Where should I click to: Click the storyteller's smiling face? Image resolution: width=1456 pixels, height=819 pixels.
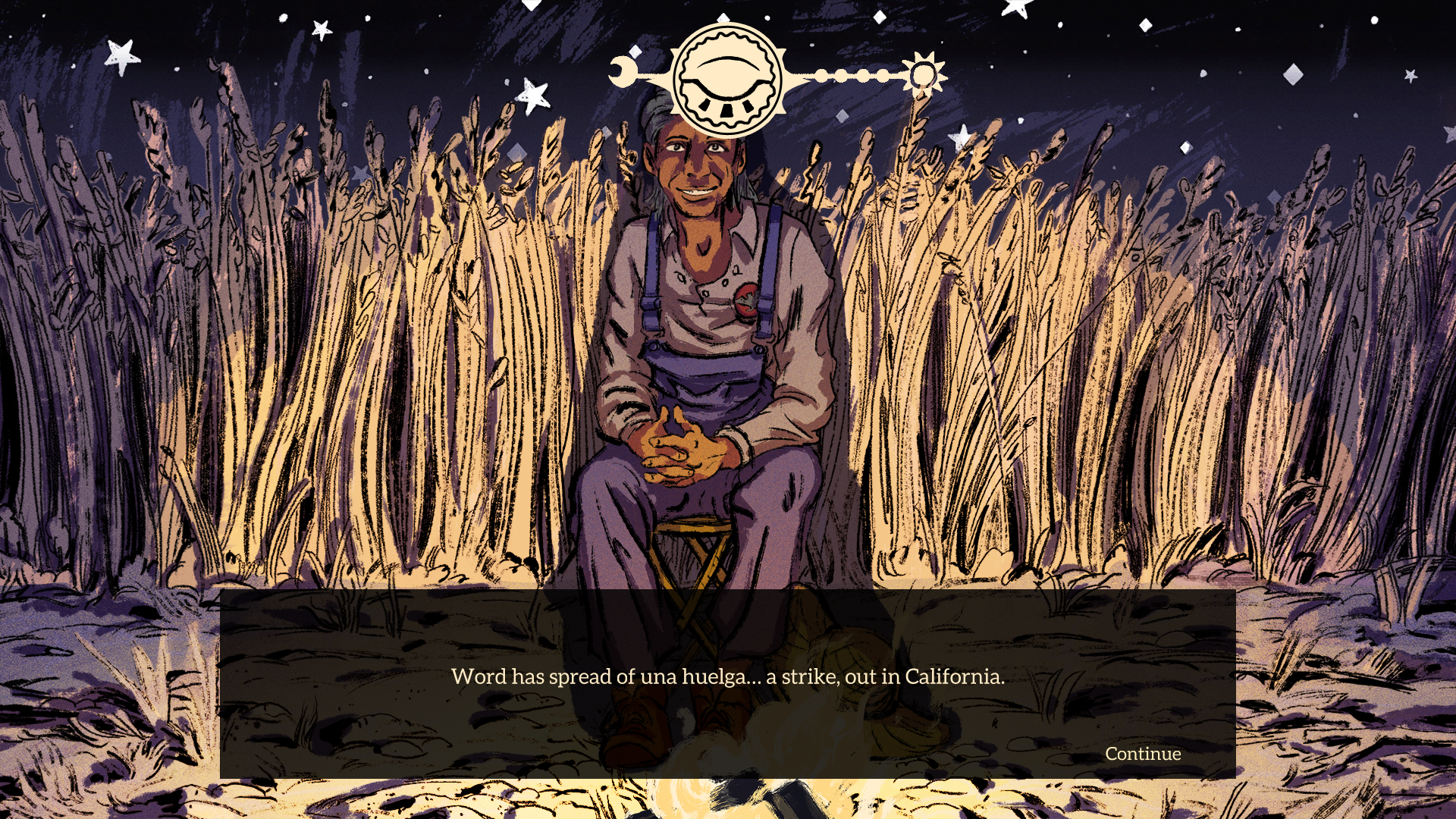pyautogui.click(x=694, y=167)
